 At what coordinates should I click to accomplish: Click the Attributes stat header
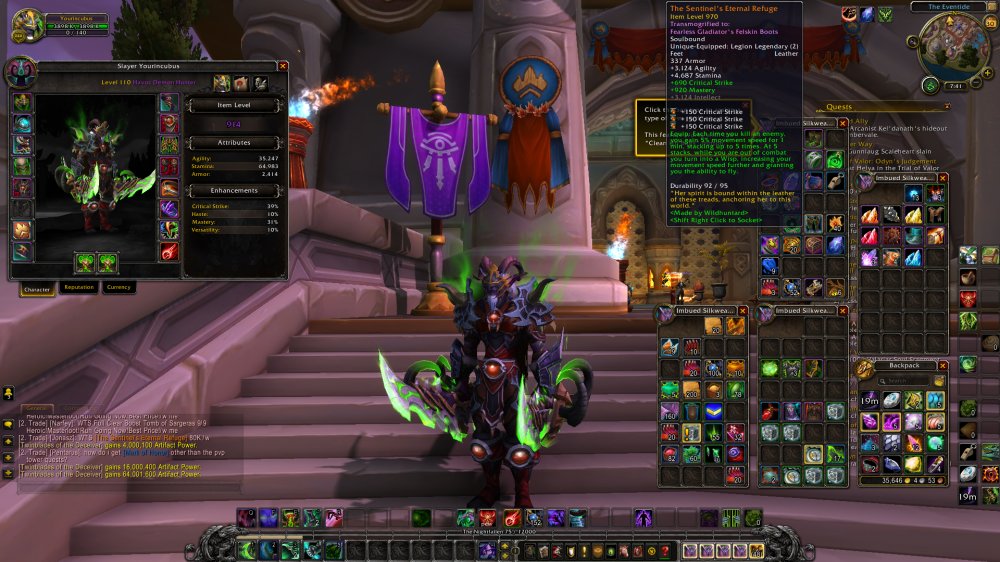click(233, 143)
